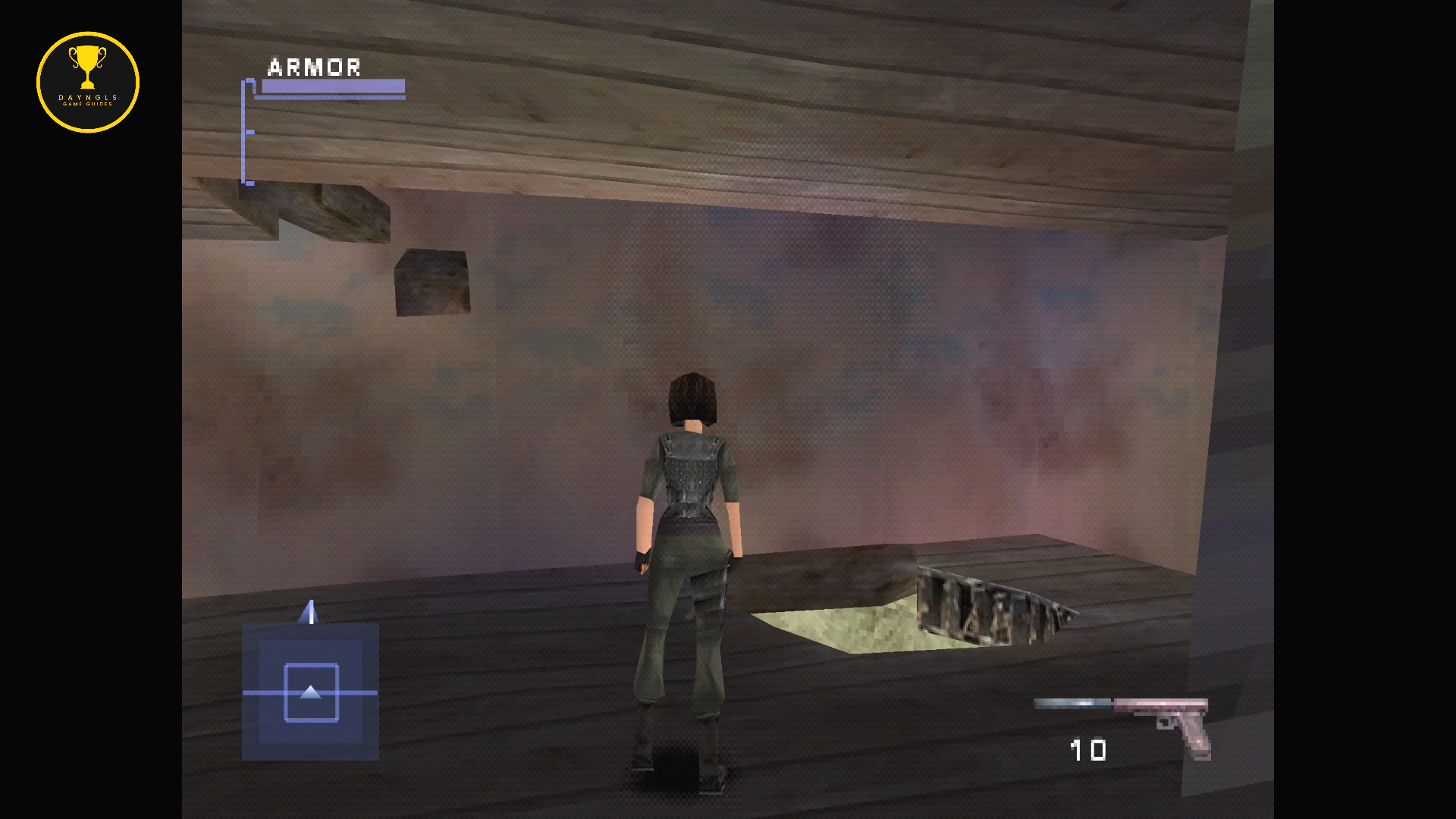Open the Dayngls Game Guides trophy logo
The image size is (1456, 819).
pyautogui.click(x=88, y=82)
